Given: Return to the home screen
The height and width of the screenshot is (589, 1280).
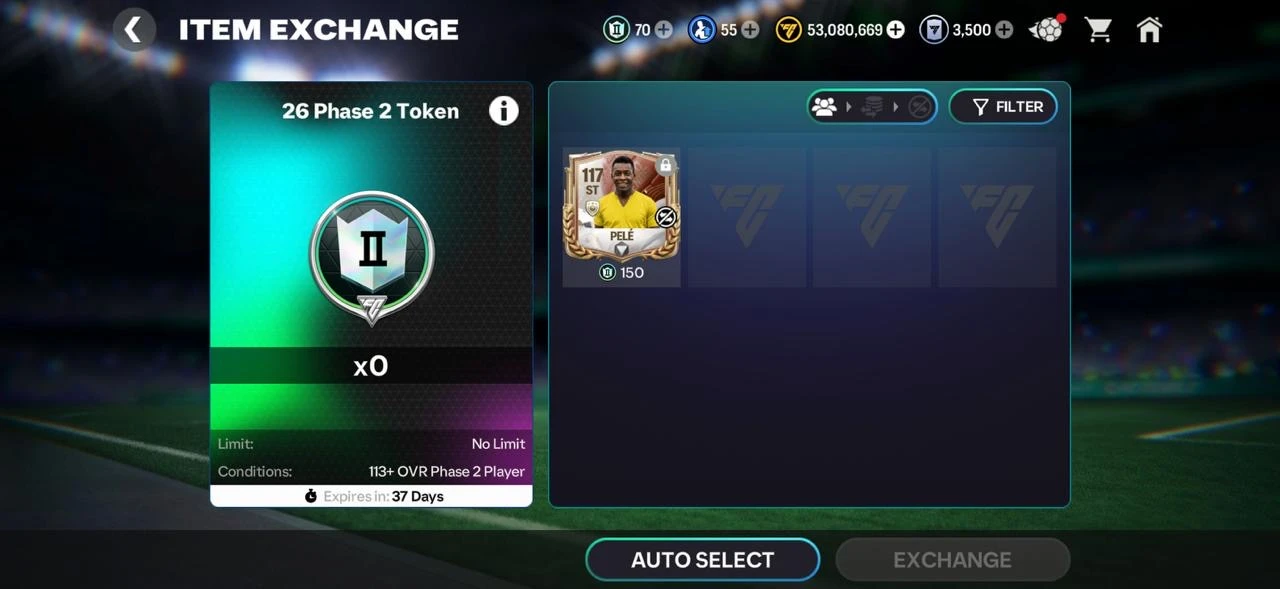Looking at the screenshot, I should pyautogui.click(x=1150, y=30).
